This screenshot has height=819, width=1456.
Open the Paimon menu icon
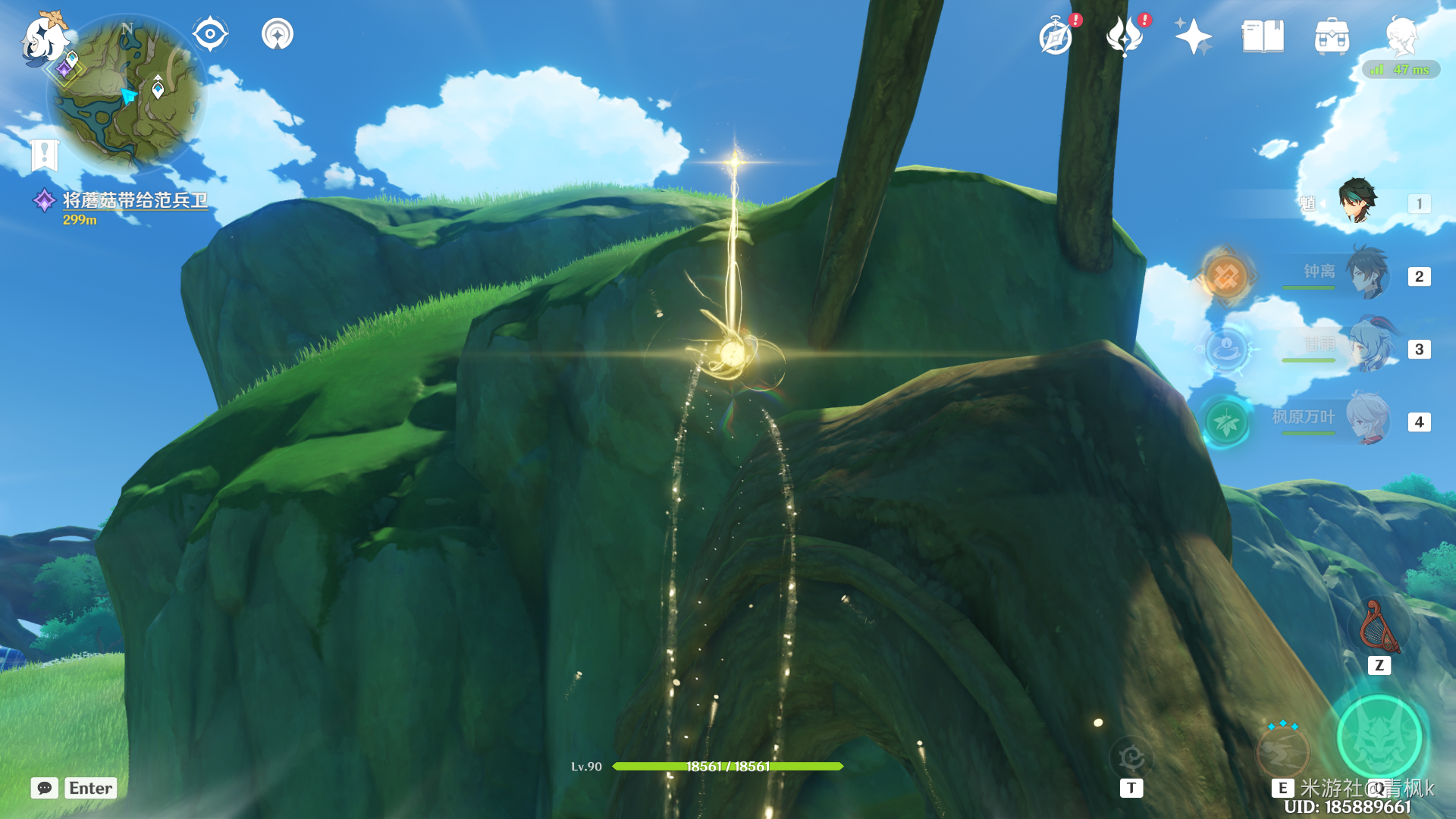tap(44, 38)
